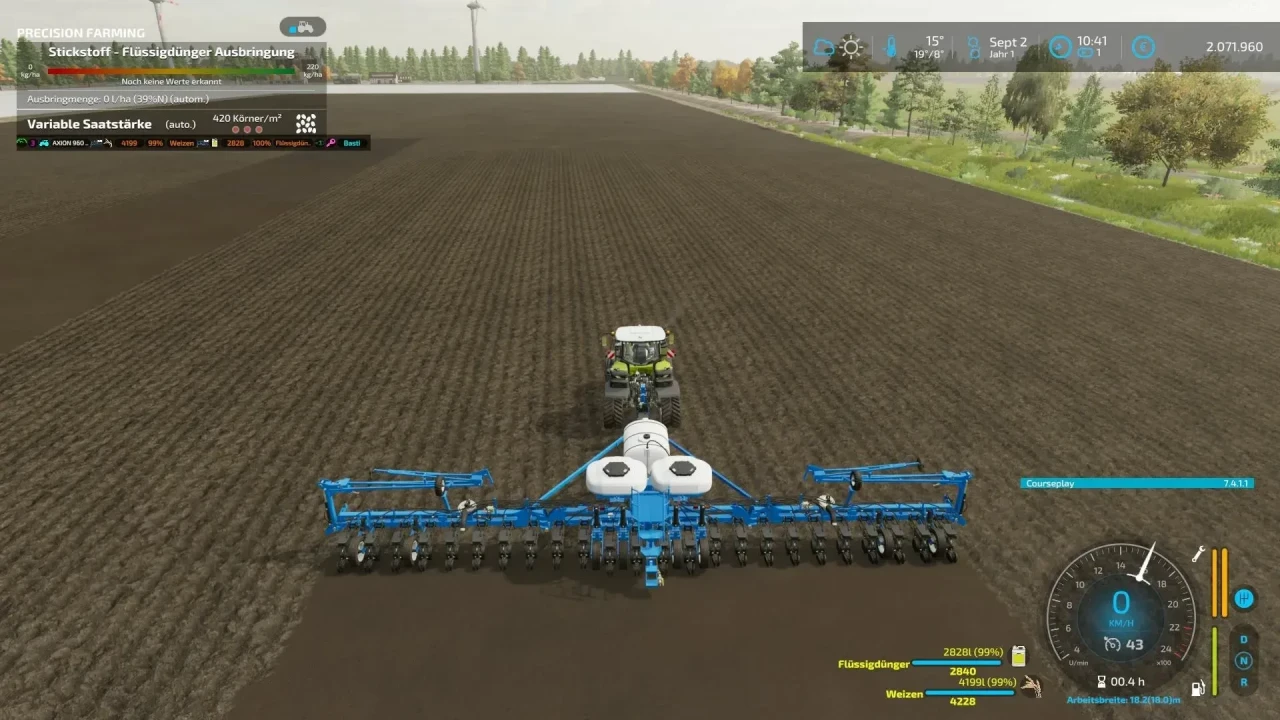This screenshot has width=1280, height=720.
Task: Click the thermometer icon next to 15°
Action: click(x=890, y=45)
